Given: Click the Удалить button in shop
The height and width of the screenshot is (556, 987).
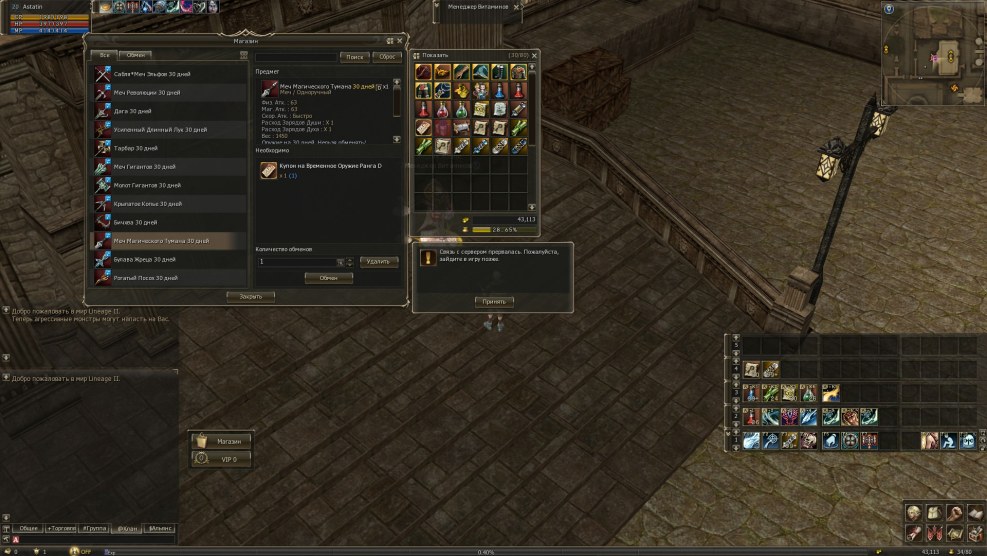Looking at the screenshot, I should (x=379, y=261).
